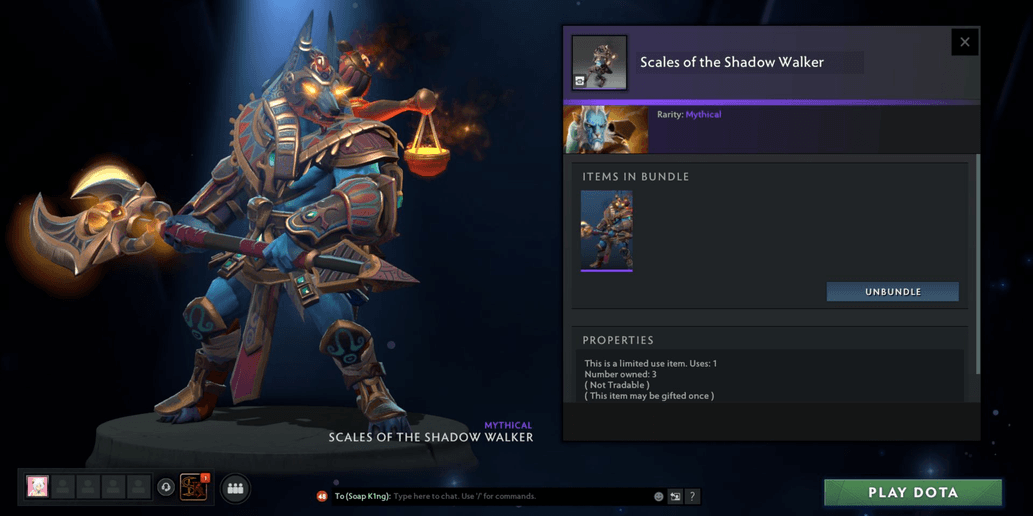The height and width of the screenshot is (516, 1033).
Task: Click the details panel scrollbar
Action: [x=977, y=260]
